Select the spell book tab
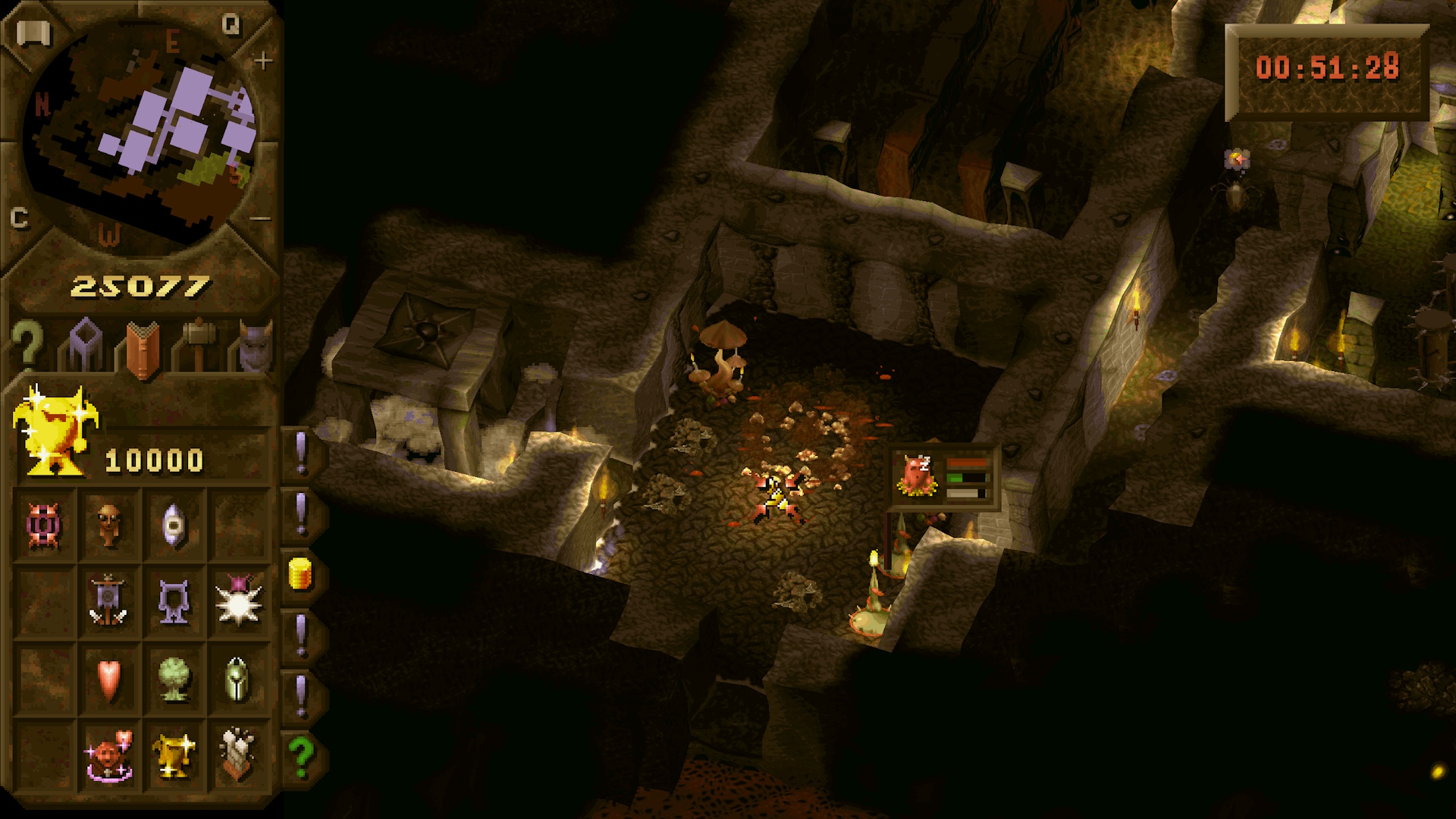 (x=142, y=349)
